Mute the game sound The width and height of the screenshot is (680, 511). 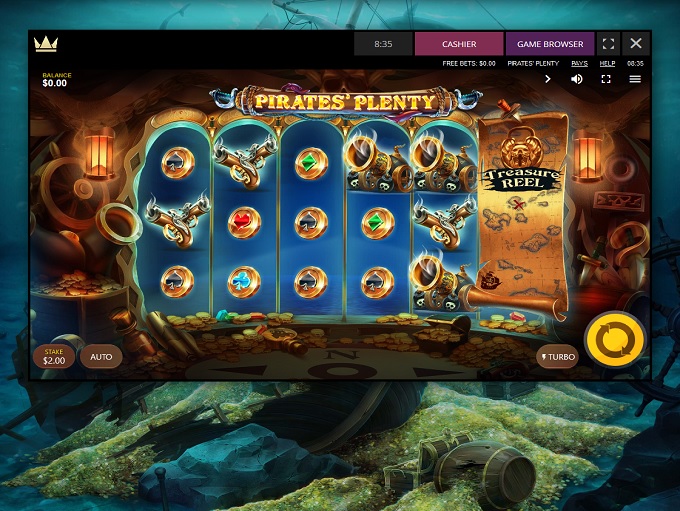[577, 79]
